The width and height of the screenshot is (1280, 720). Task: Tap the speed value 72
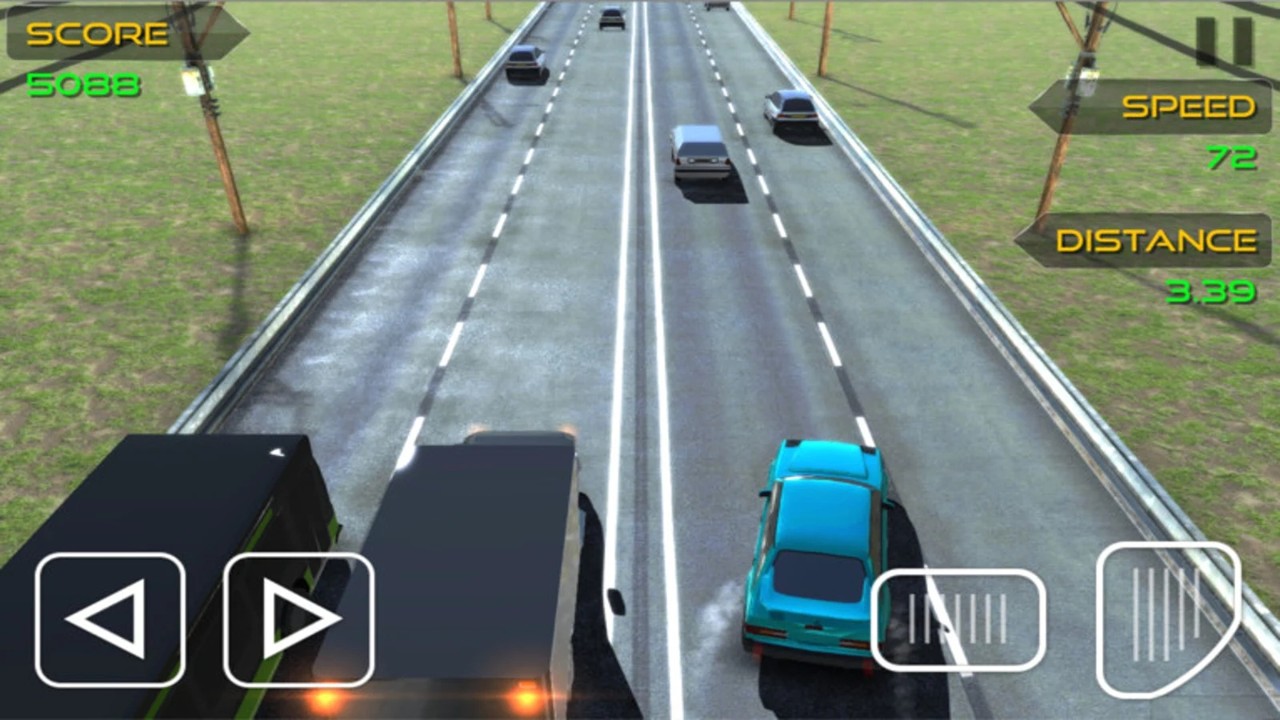click(1236, 158)
